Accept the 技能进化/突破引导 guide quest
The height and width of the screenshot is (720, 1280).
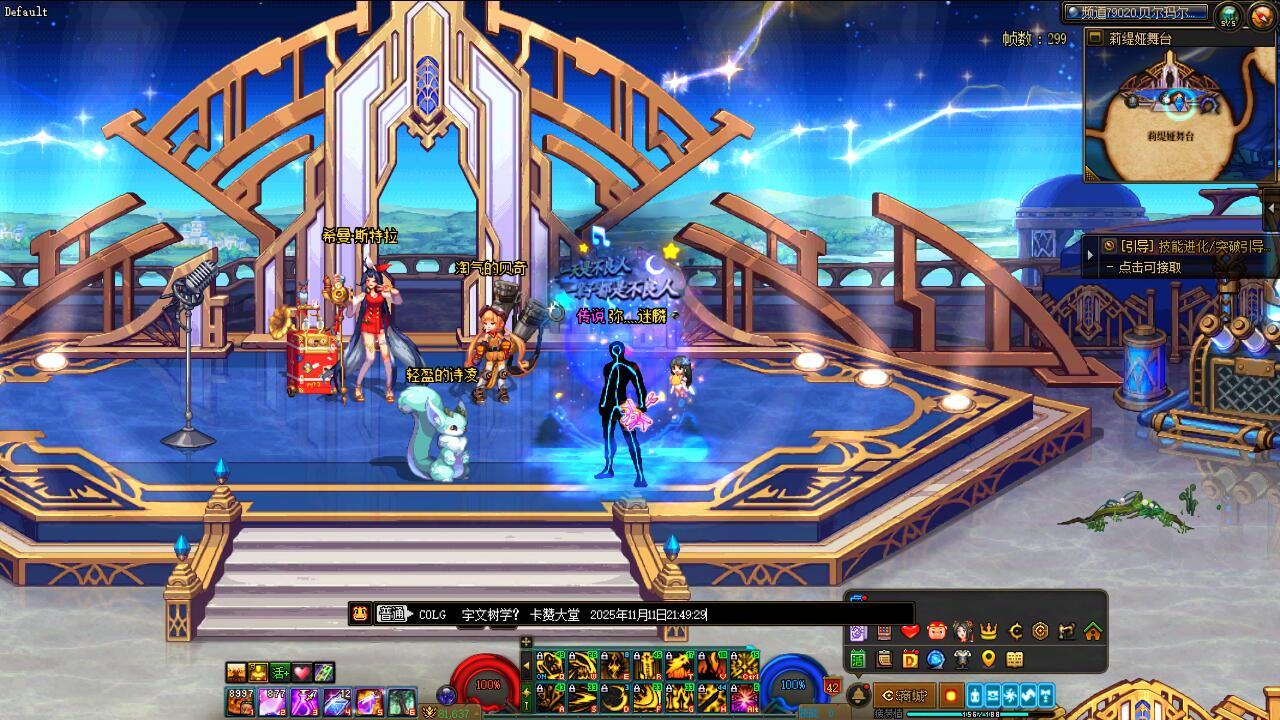(x=1185, y=246)
